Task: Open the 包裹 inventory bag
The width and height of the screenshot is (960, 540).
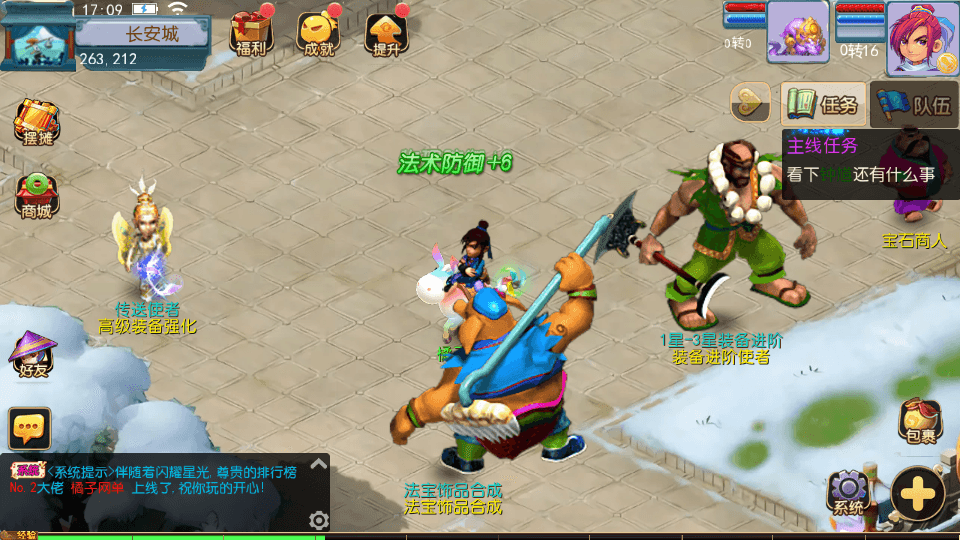Action: pos(917,420)
